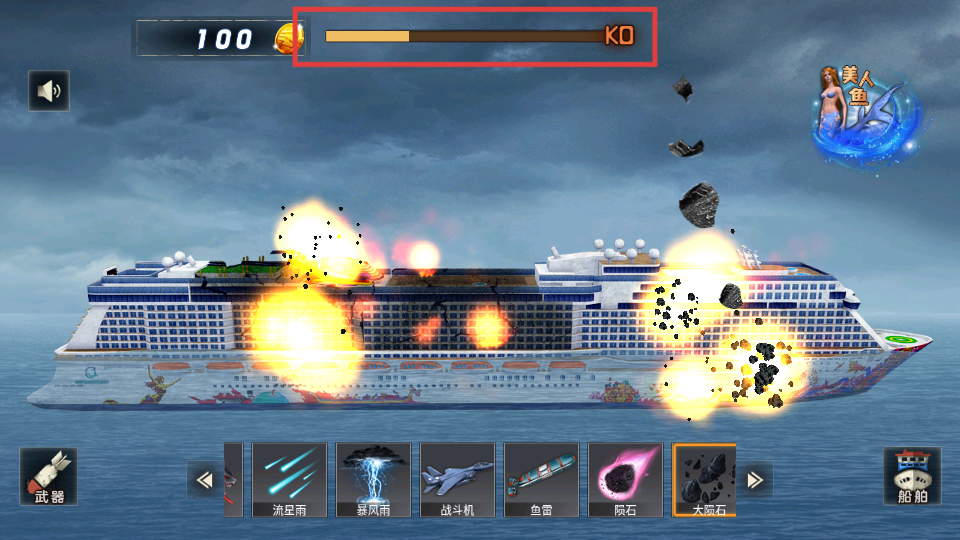Select the 战斗机 fighter jet weapon
960x540 pixels.
coord(457,480)
